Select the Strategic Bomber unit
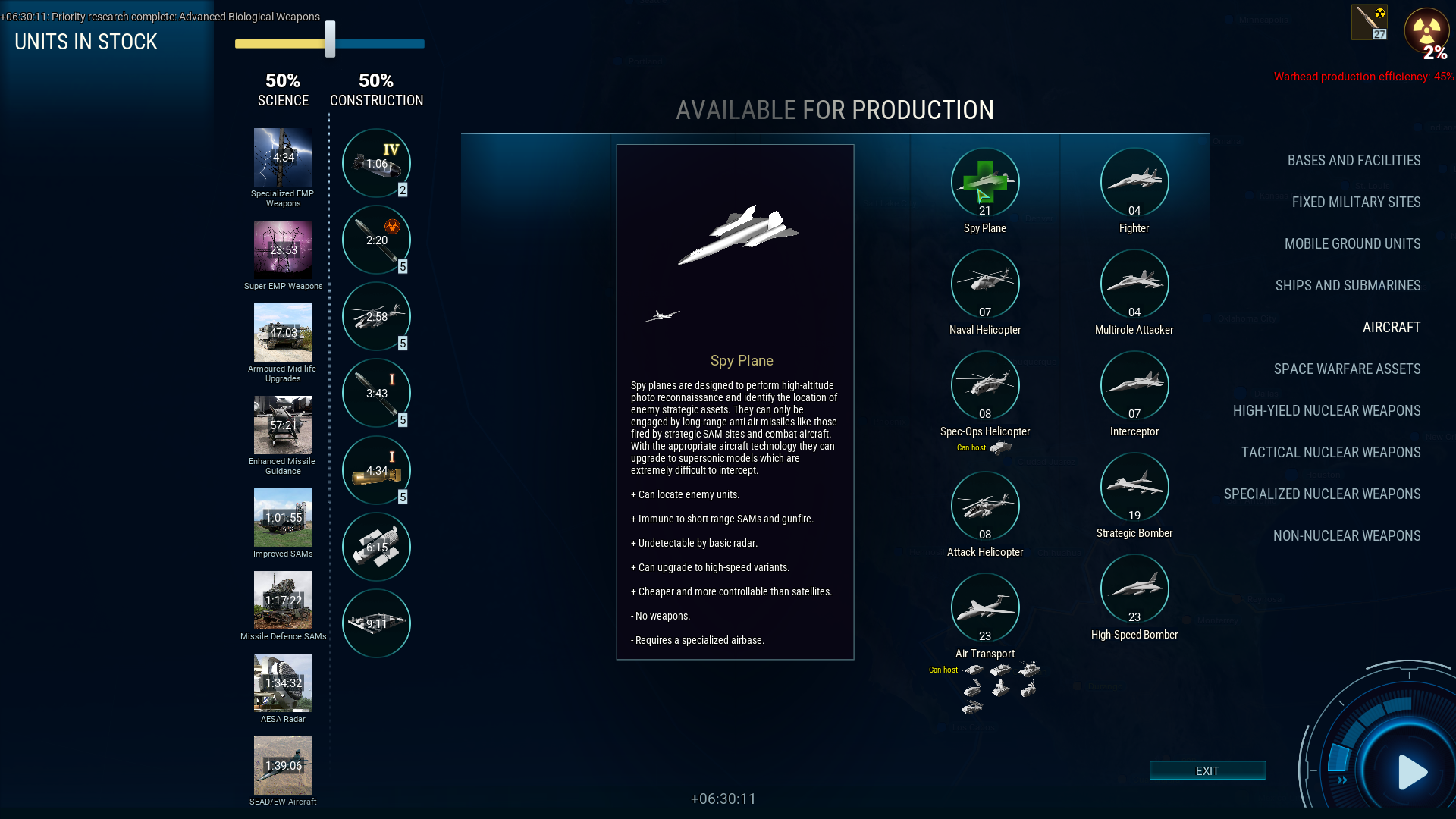 pos(1134,488)
